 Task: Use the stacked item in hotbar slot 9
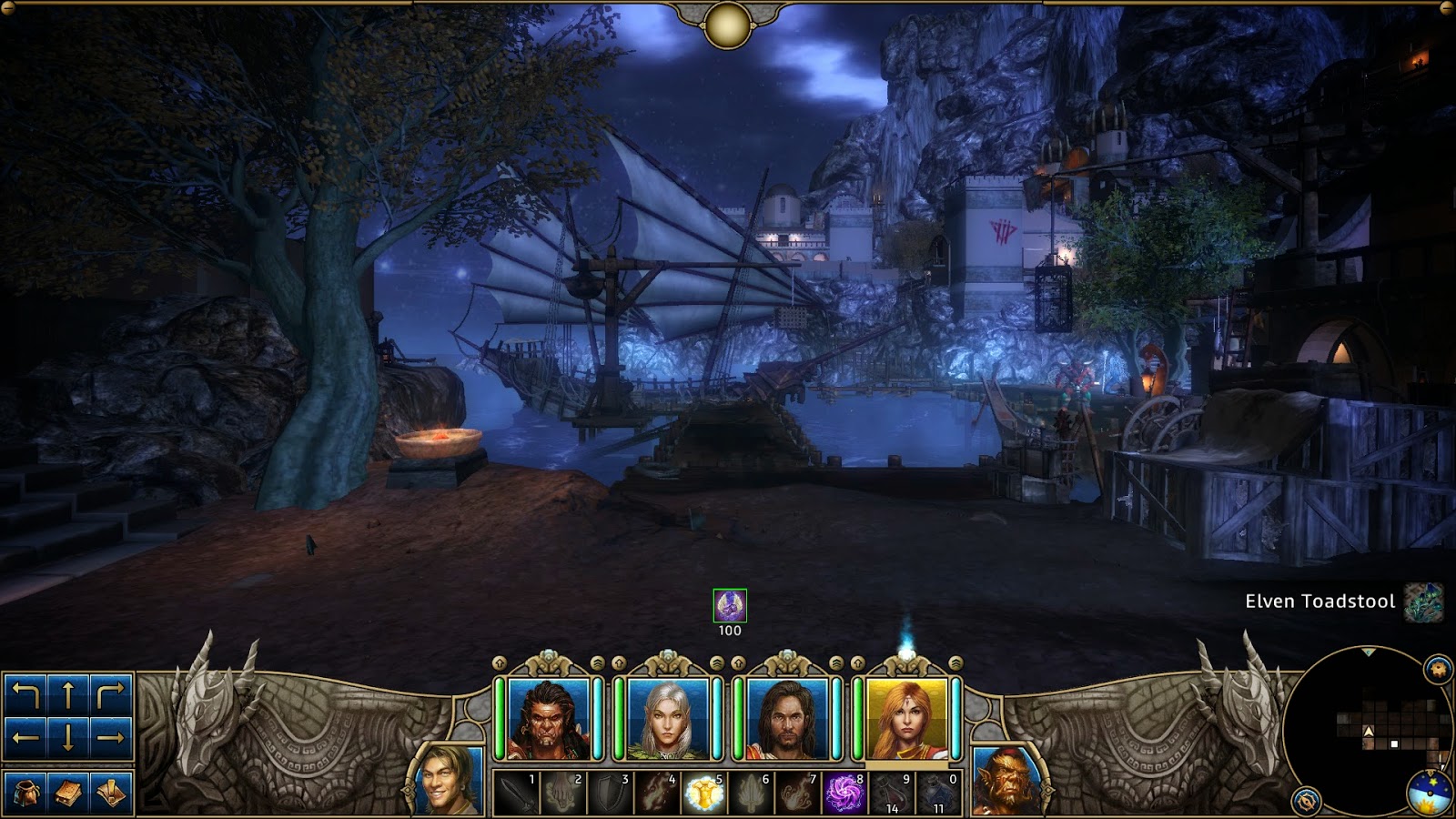click(893, 794)
